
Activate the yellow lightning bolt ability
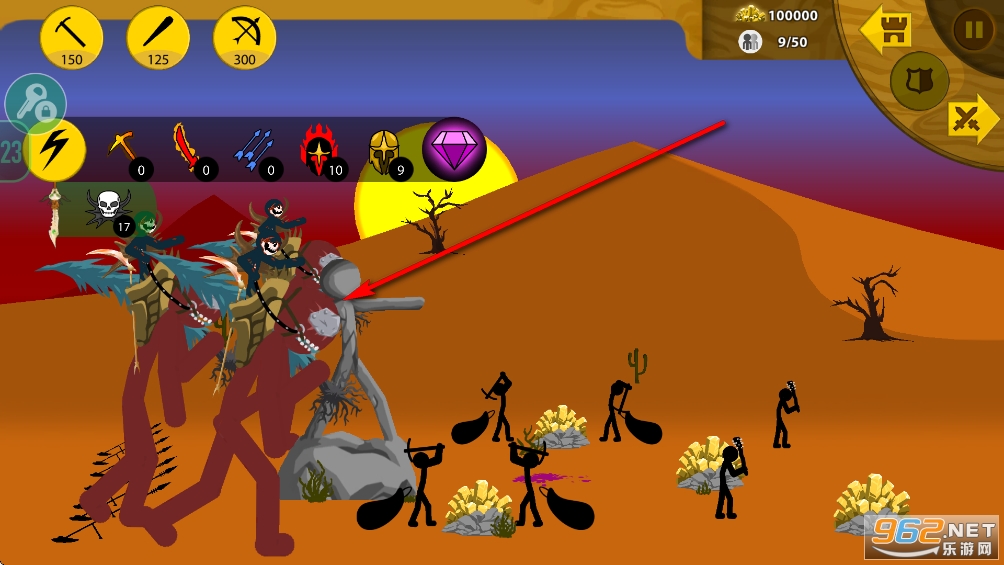pyautogui.click(x=56, y=150)
